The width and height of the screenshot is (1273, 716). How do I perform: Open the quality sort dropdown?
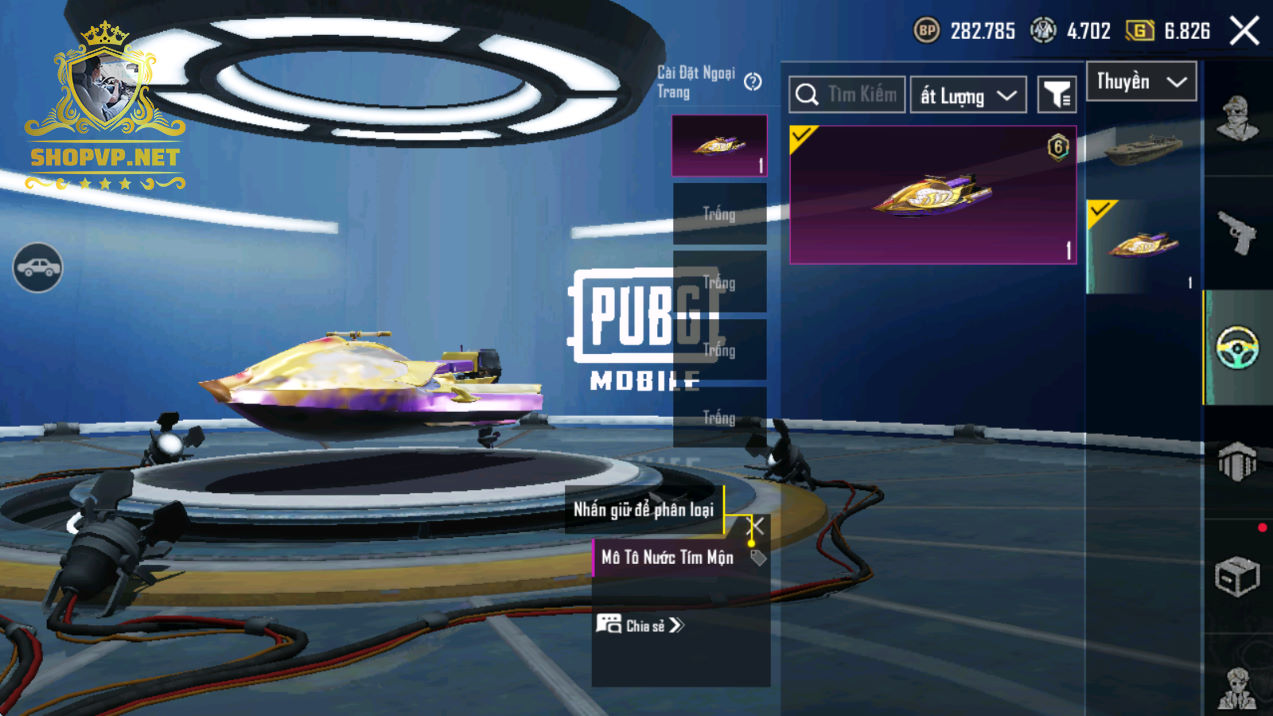pyautogui.click(x=967, y=96)
